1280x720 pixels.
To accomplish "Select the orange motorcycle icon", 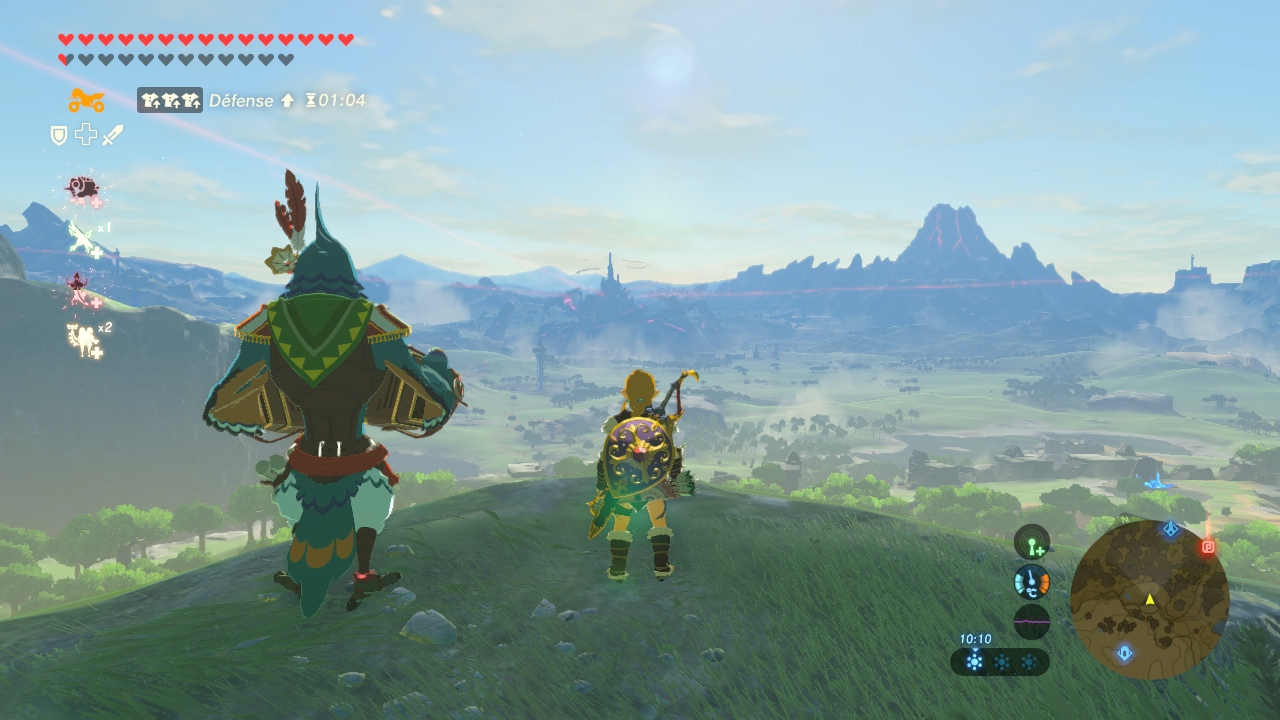I will pos(87,100).
